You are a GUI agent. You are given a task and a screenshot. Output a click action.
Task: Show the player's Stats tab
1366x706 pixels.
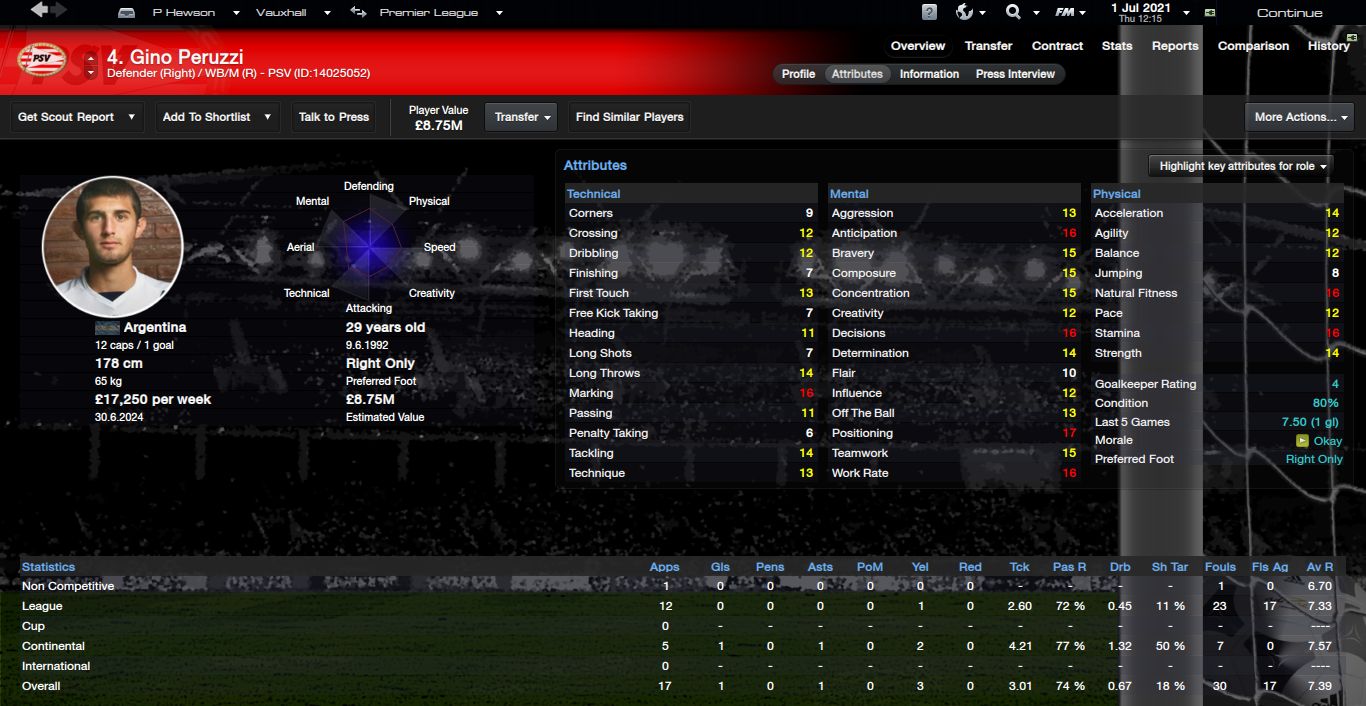pyautogui.click(x=1116, y=46)
